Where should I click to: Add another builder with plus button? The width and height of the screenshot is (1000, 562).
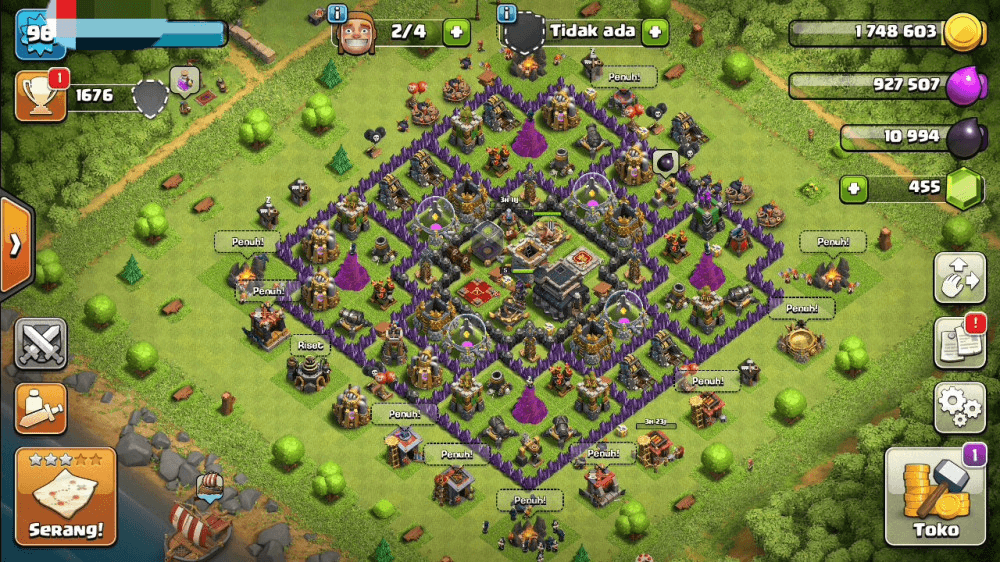[456, 31]
